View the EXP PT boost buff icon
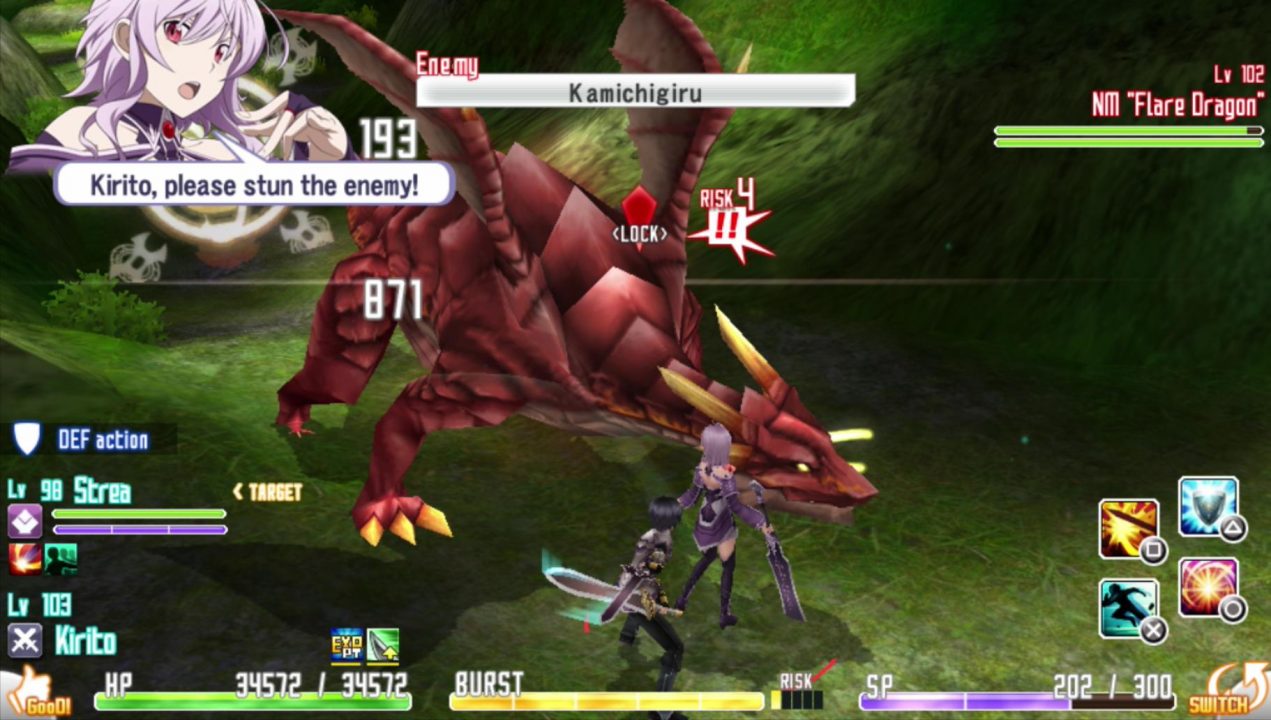 (346, 647)
